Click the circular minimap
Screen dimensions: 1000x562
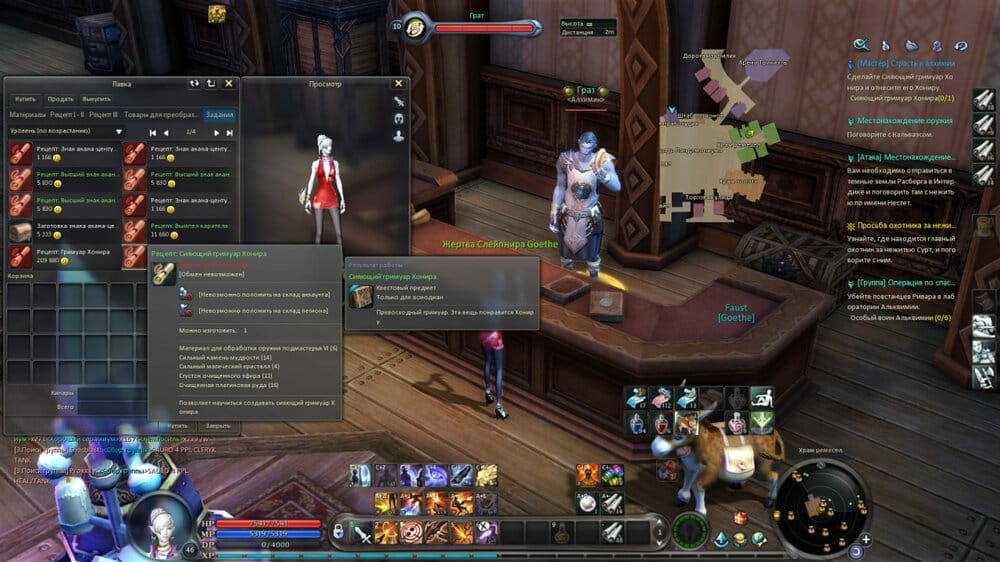pos(824,503)
